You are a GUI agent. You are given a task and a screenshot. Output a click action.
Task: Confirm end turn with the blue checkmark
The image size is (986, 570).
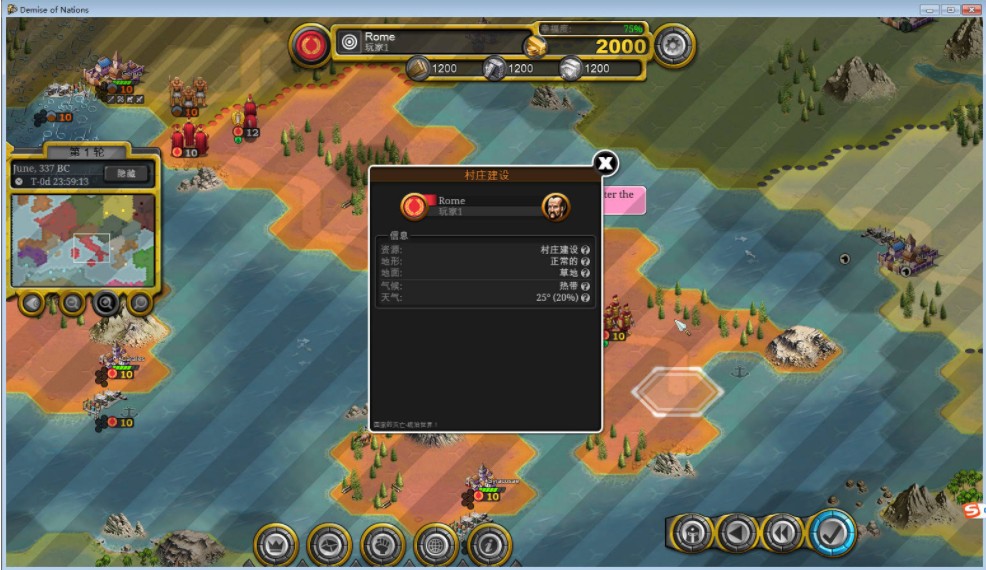pyautogui.click(x=832, y=533)
